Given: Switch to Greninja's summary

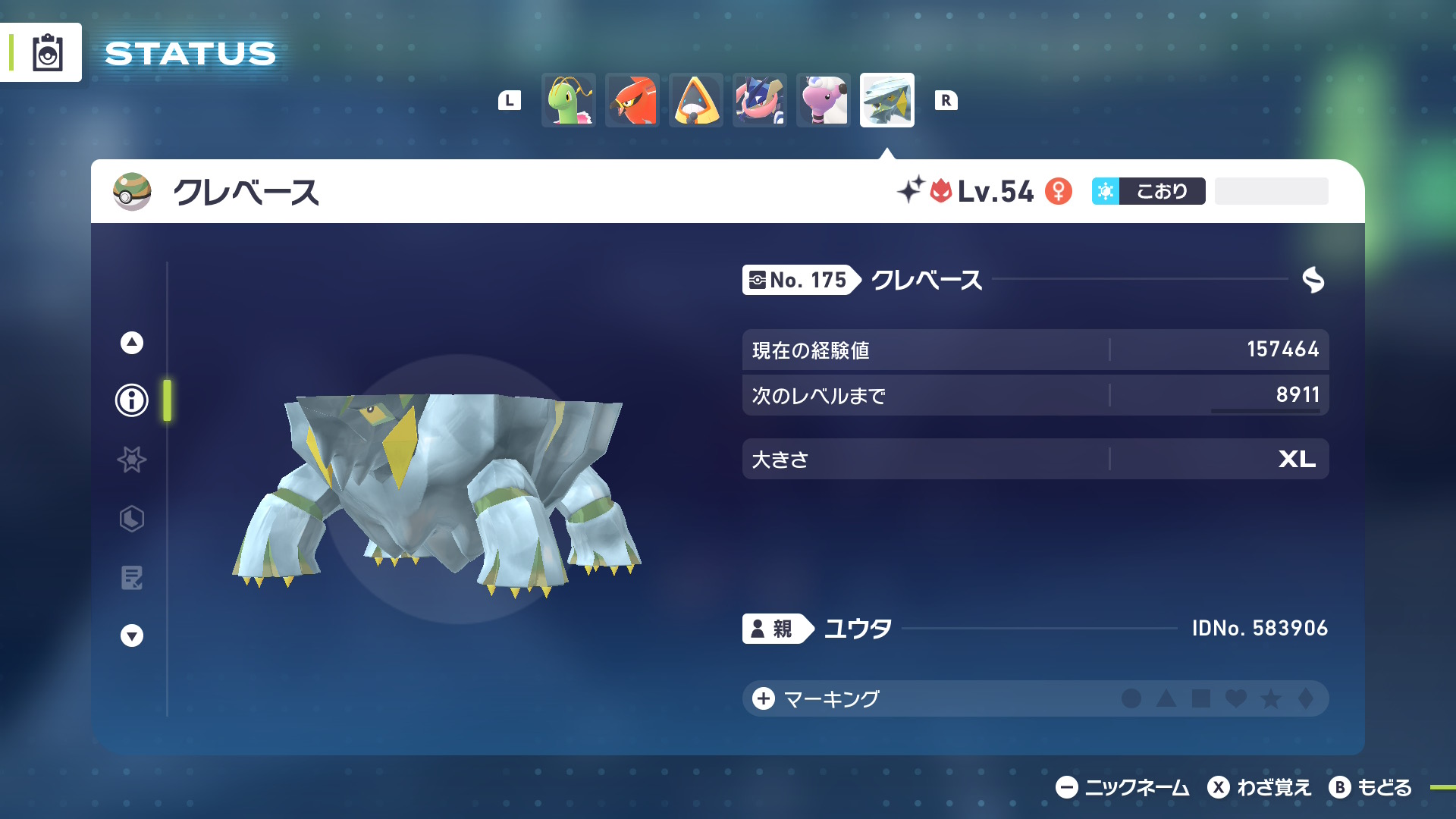Looking at the screenshot, I should pos(760,99).
